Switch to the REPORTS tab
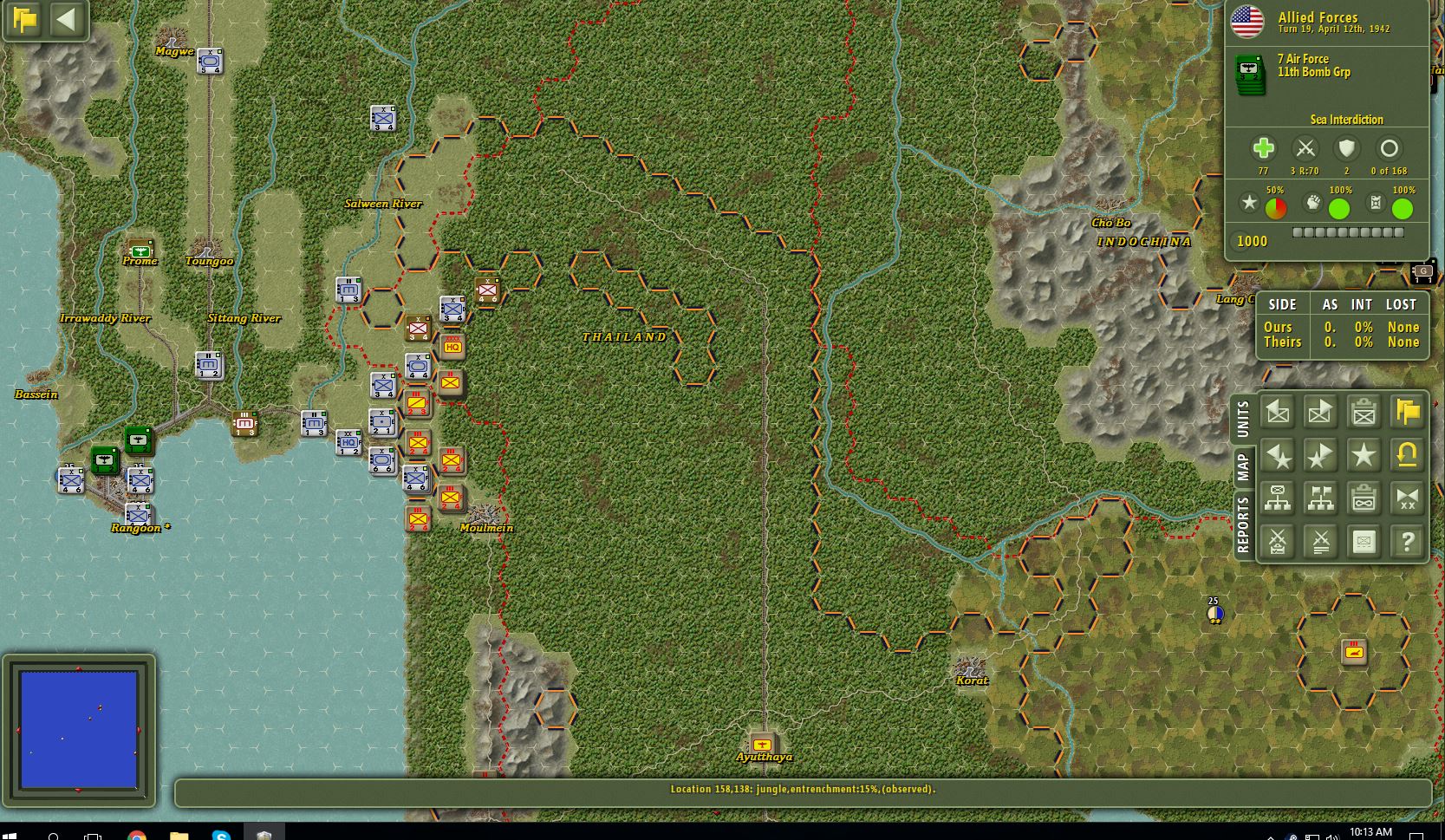The height and width of the screenshot is (840, 1445). [1246, 522]
